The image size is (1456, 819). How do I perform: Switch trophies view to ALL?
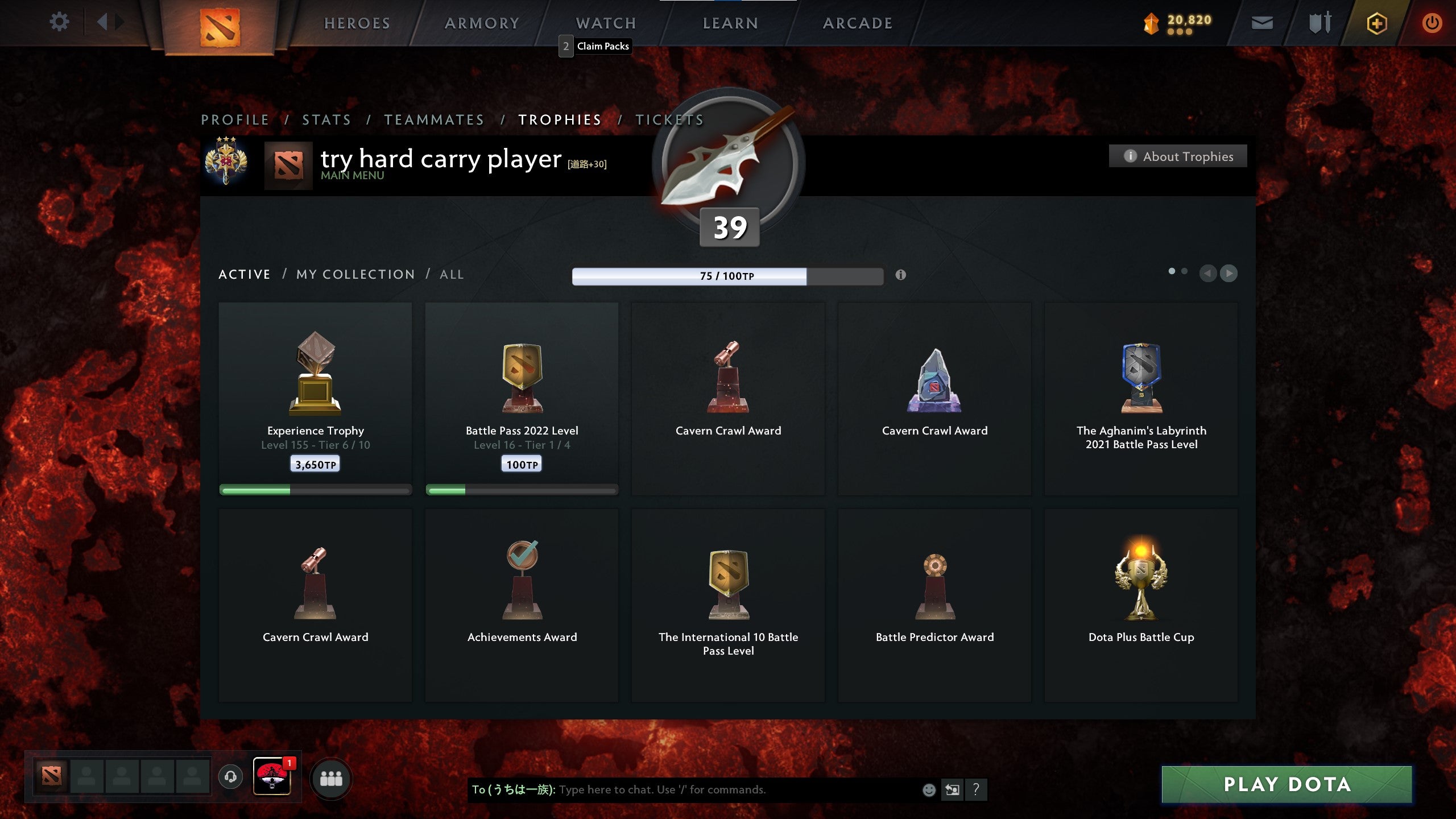coord(451,274)
